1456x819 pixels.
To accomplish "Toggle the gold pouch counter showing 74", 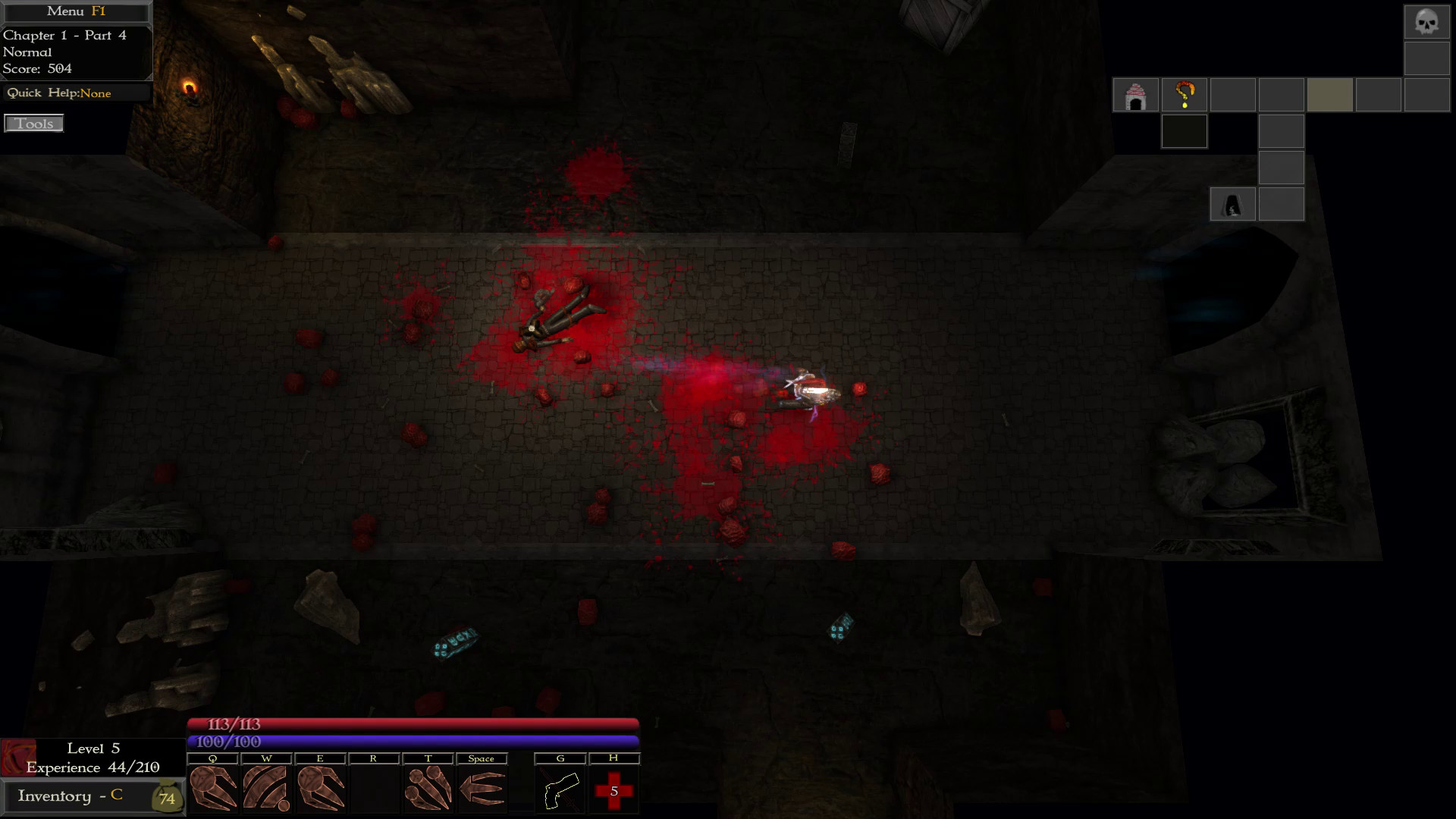I will coord(166,798).
